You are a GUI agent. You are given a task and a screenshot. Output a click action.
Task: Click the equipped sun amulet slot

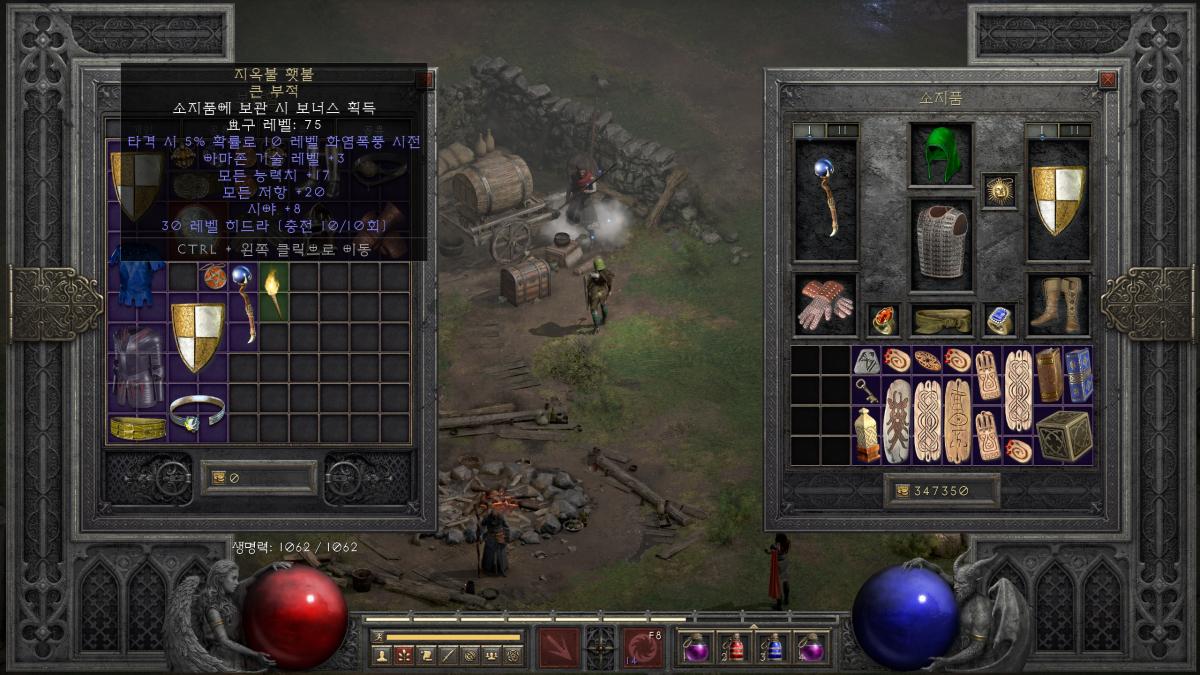coord(999,190)
